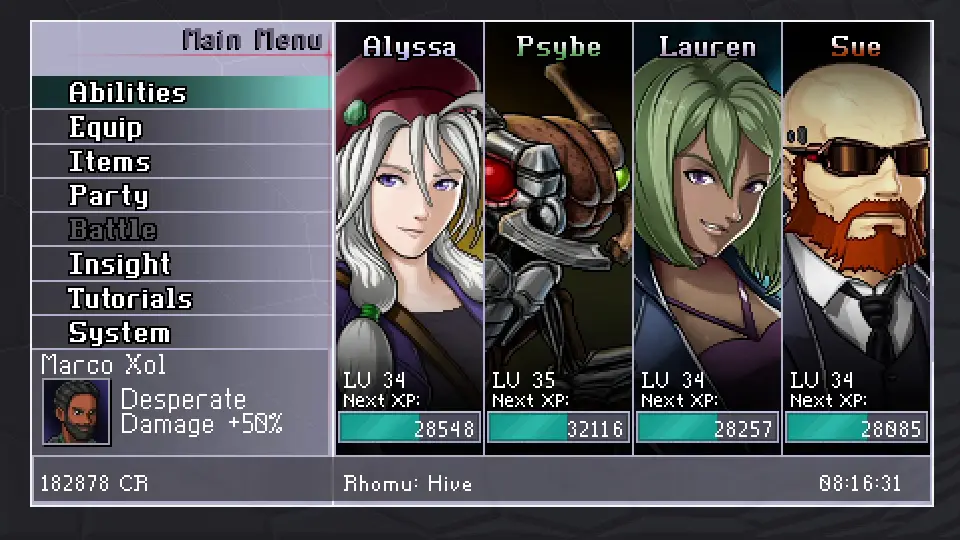Image resolution: width=960 pixels, height=540 pixels.
Task: Open the Insight menu
Action: (x=119, y=264)
